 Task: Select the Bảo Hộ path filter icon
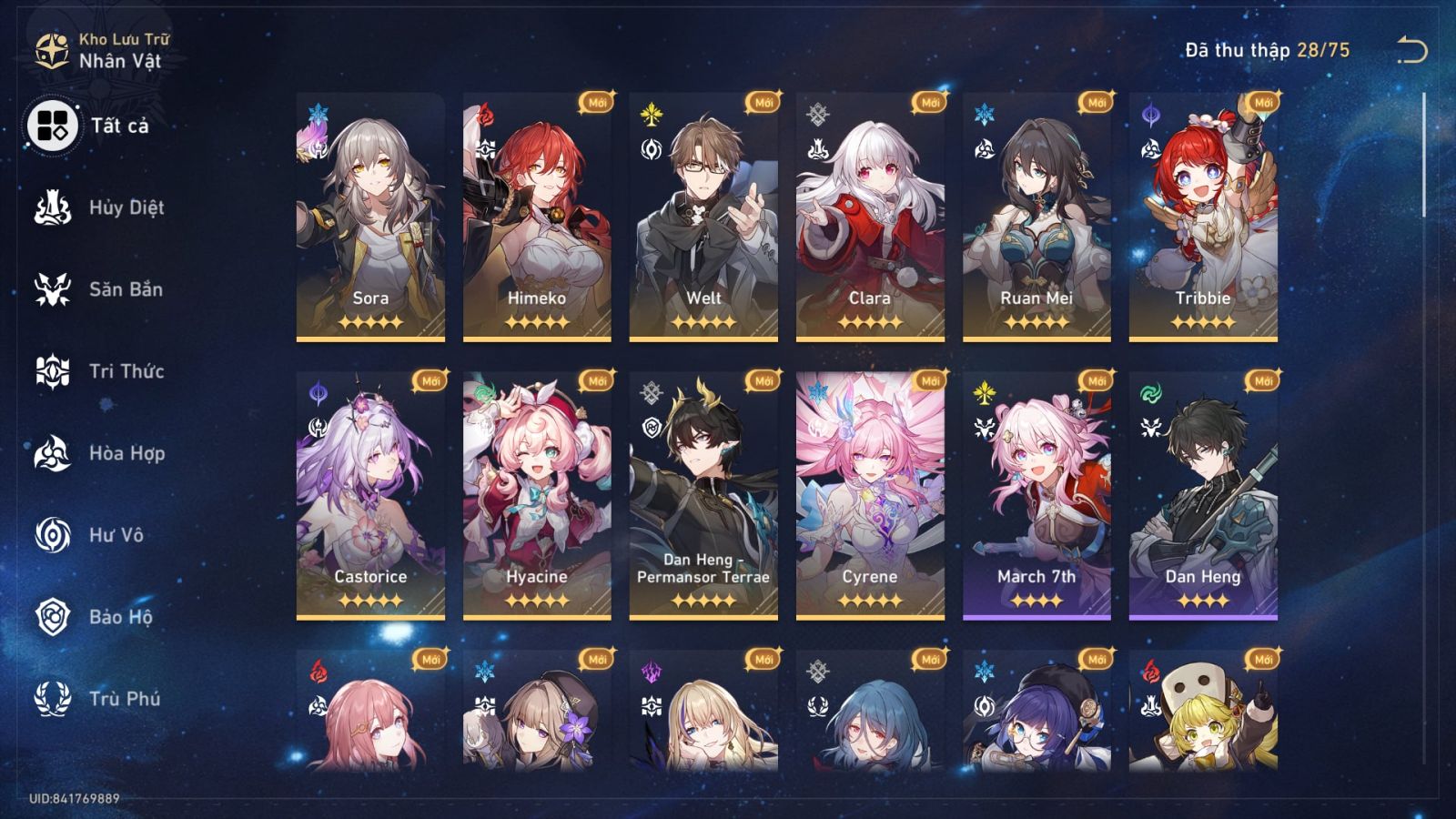coord(55,617)
